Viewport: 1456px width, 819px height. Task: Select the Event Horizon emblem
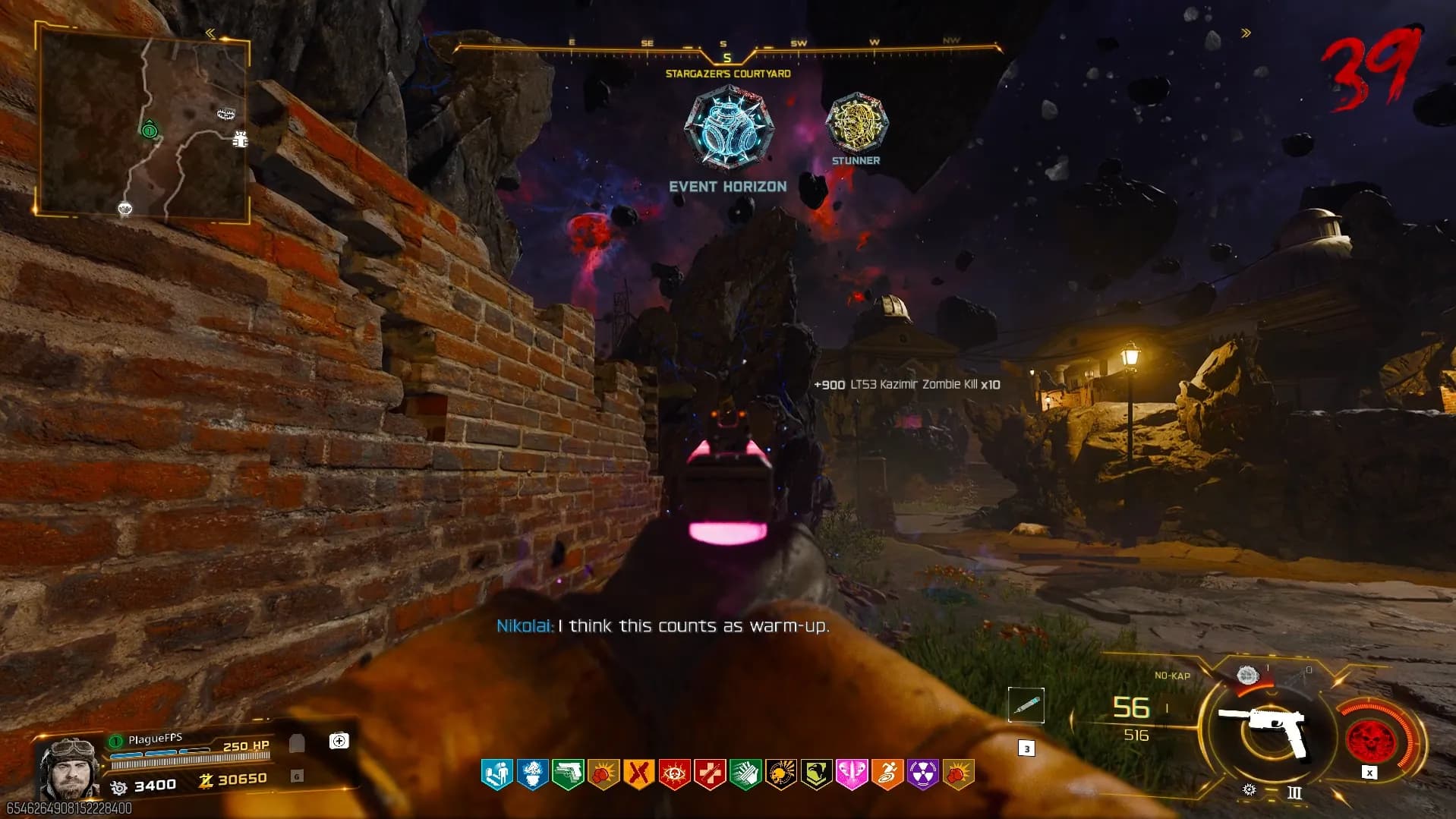point(728,128)
